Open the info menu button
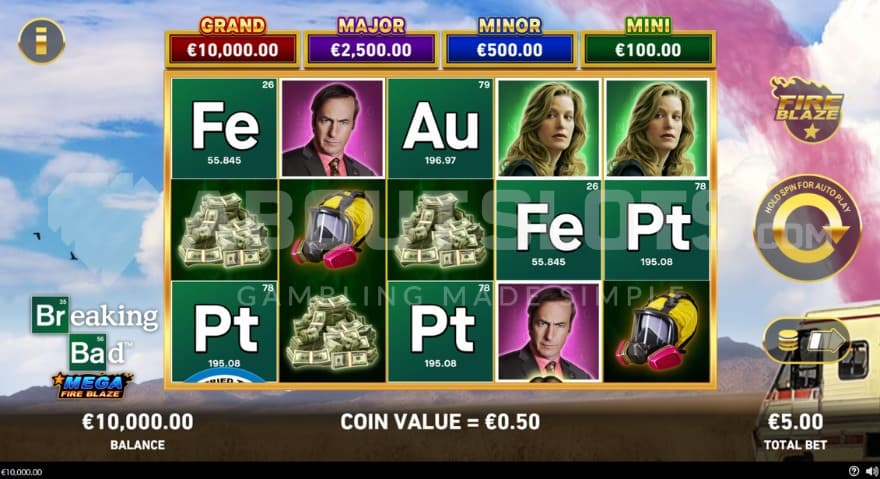 coord(41,41)
